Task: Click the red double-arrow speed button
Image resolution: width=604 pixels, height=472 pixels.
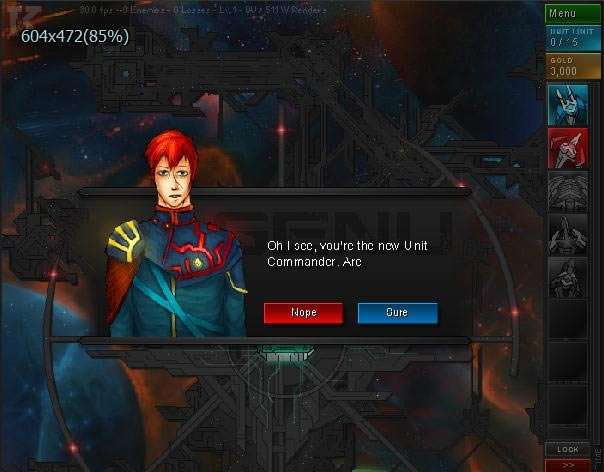Action: tap(568, 465)
